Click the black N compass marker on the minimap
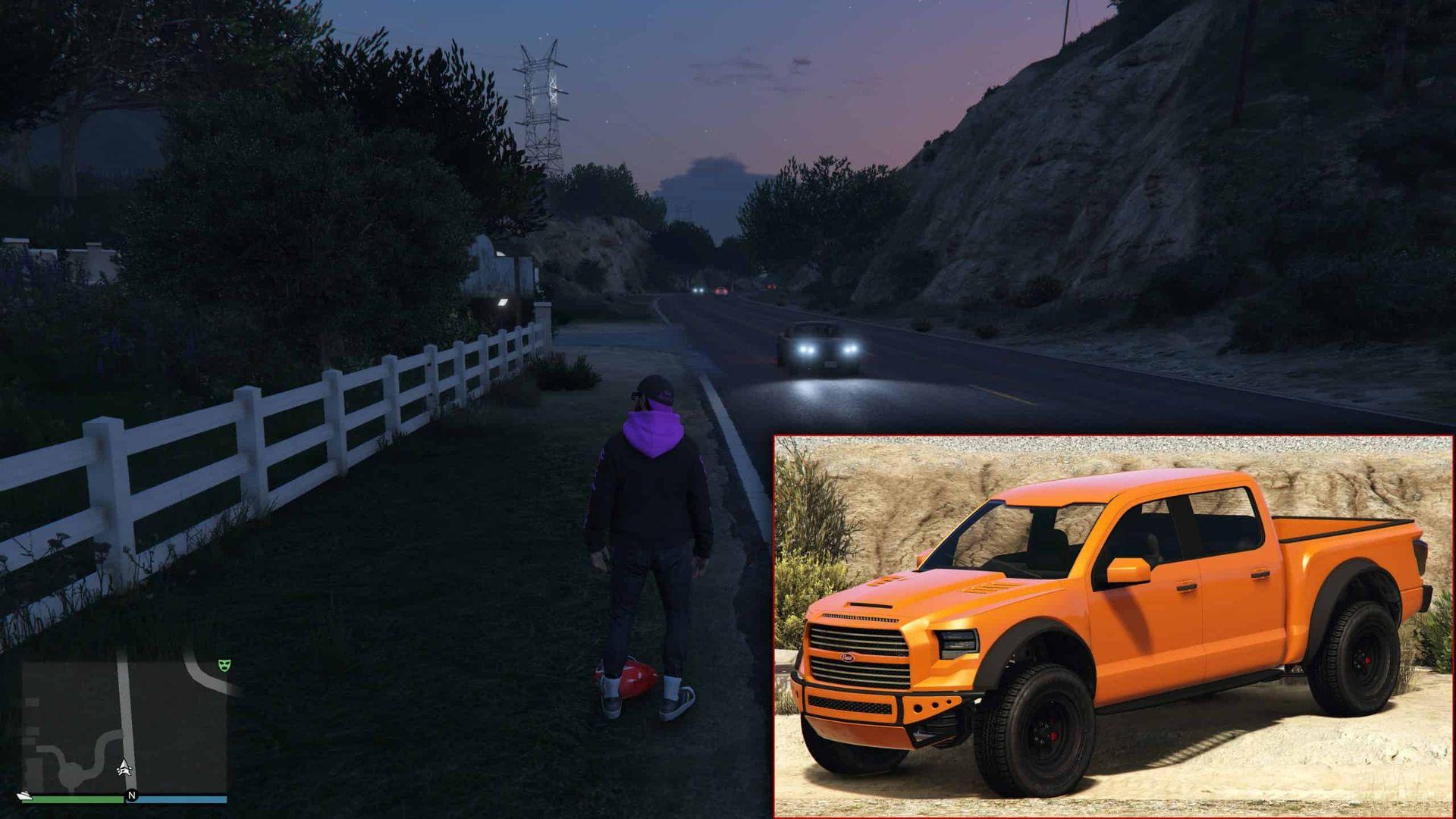 (132, 795)
